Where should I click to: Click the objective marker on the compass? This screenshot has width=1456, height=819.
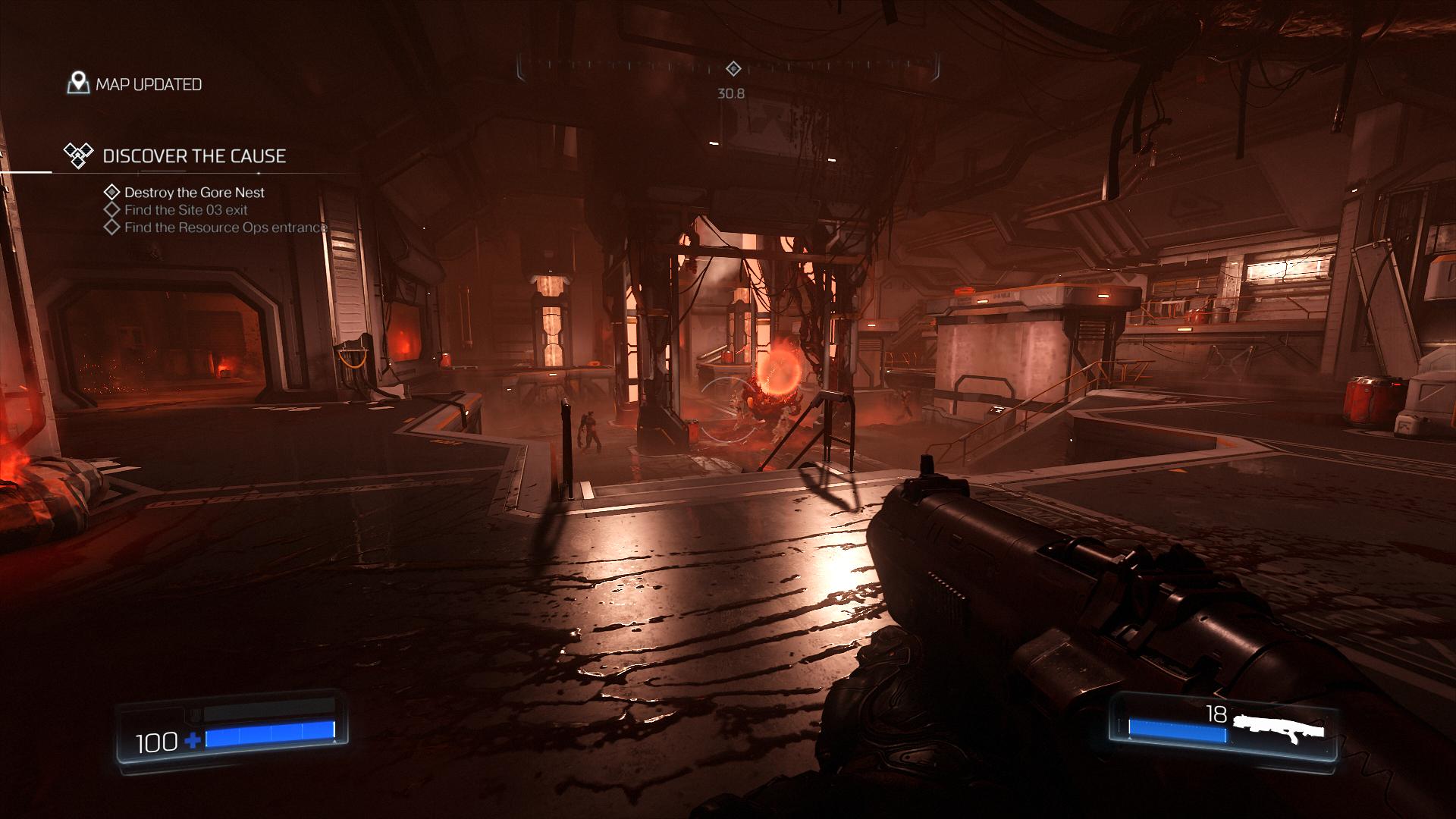click(733, 69)
